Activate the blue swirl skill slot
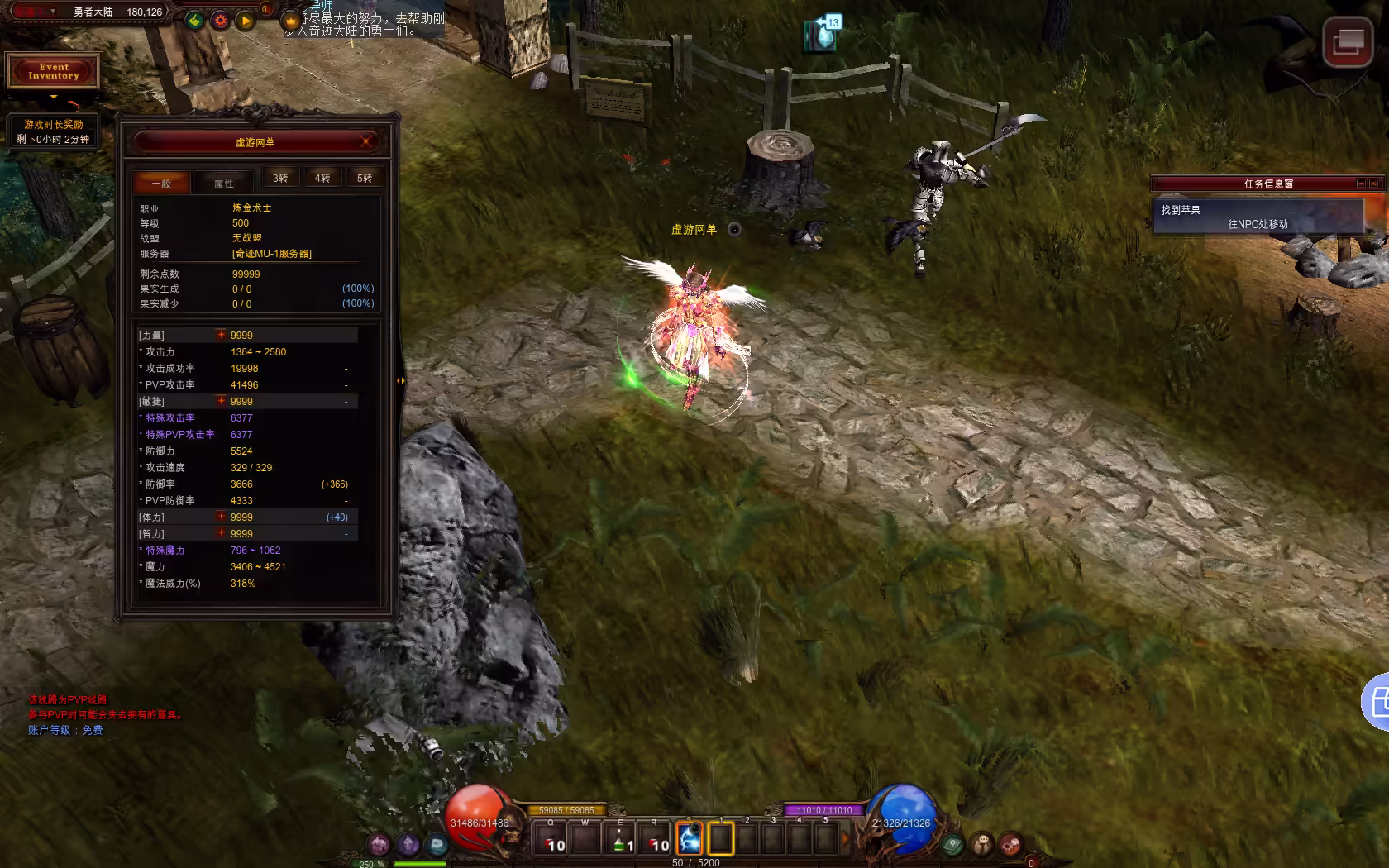Image resolution: width=1389 pixels, height=868 pixels. (689, 839)
